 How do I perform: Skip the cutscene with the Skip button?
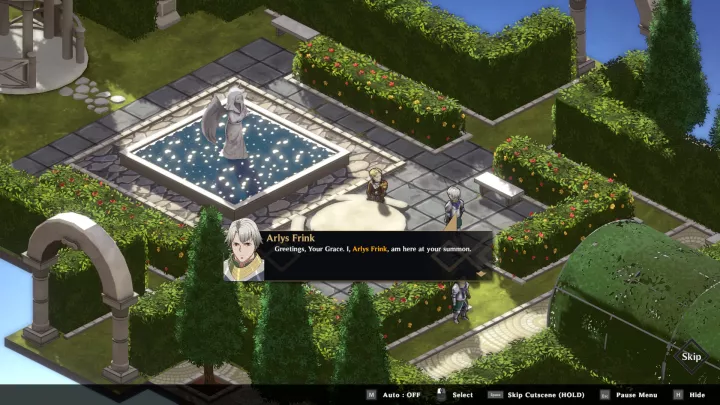pyautogui.click(x=691, y=356)
